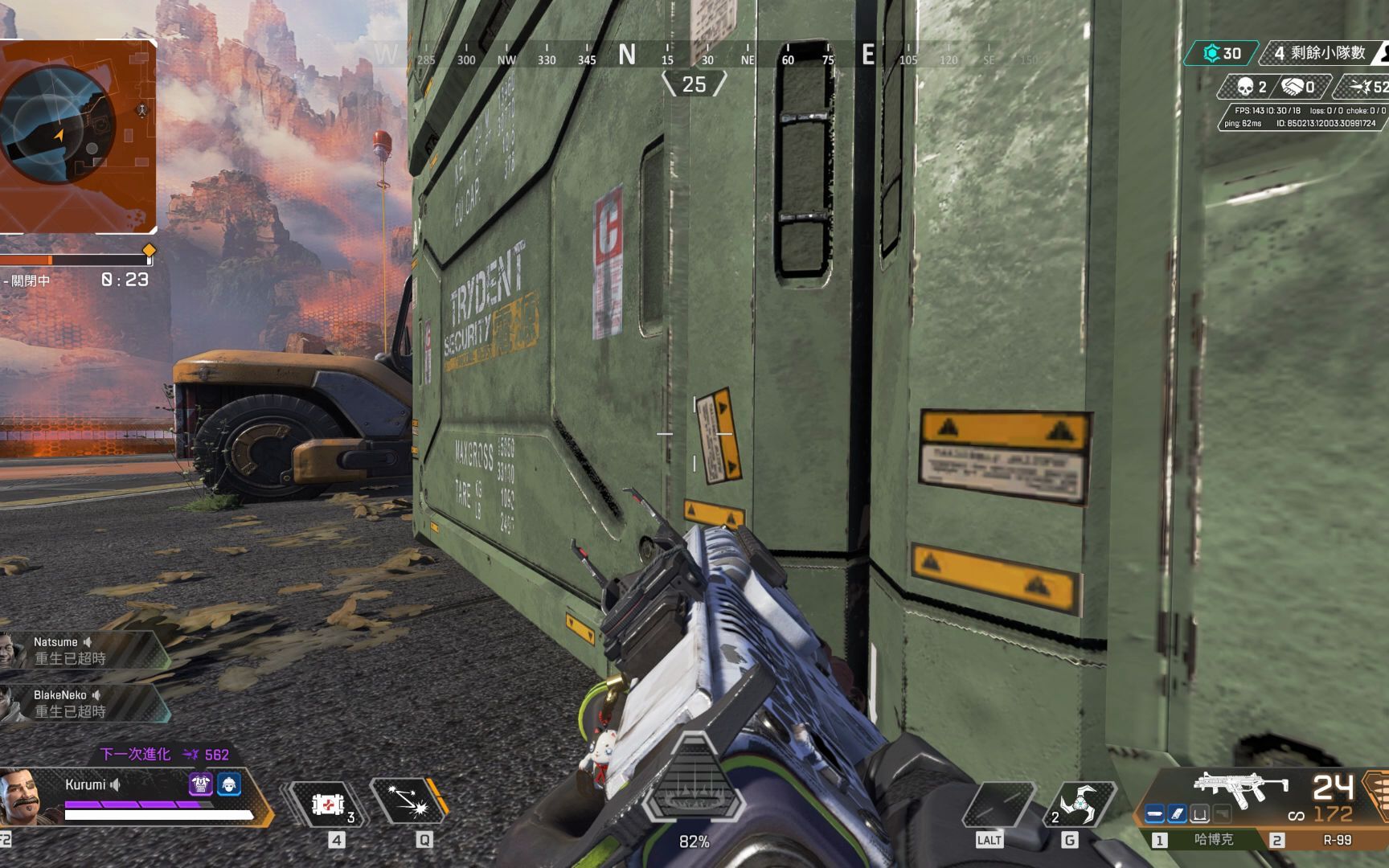Switch to the R-99 weapon slot
The height and width of the screenshot is (868, 1389).
tap(1326, 840)
